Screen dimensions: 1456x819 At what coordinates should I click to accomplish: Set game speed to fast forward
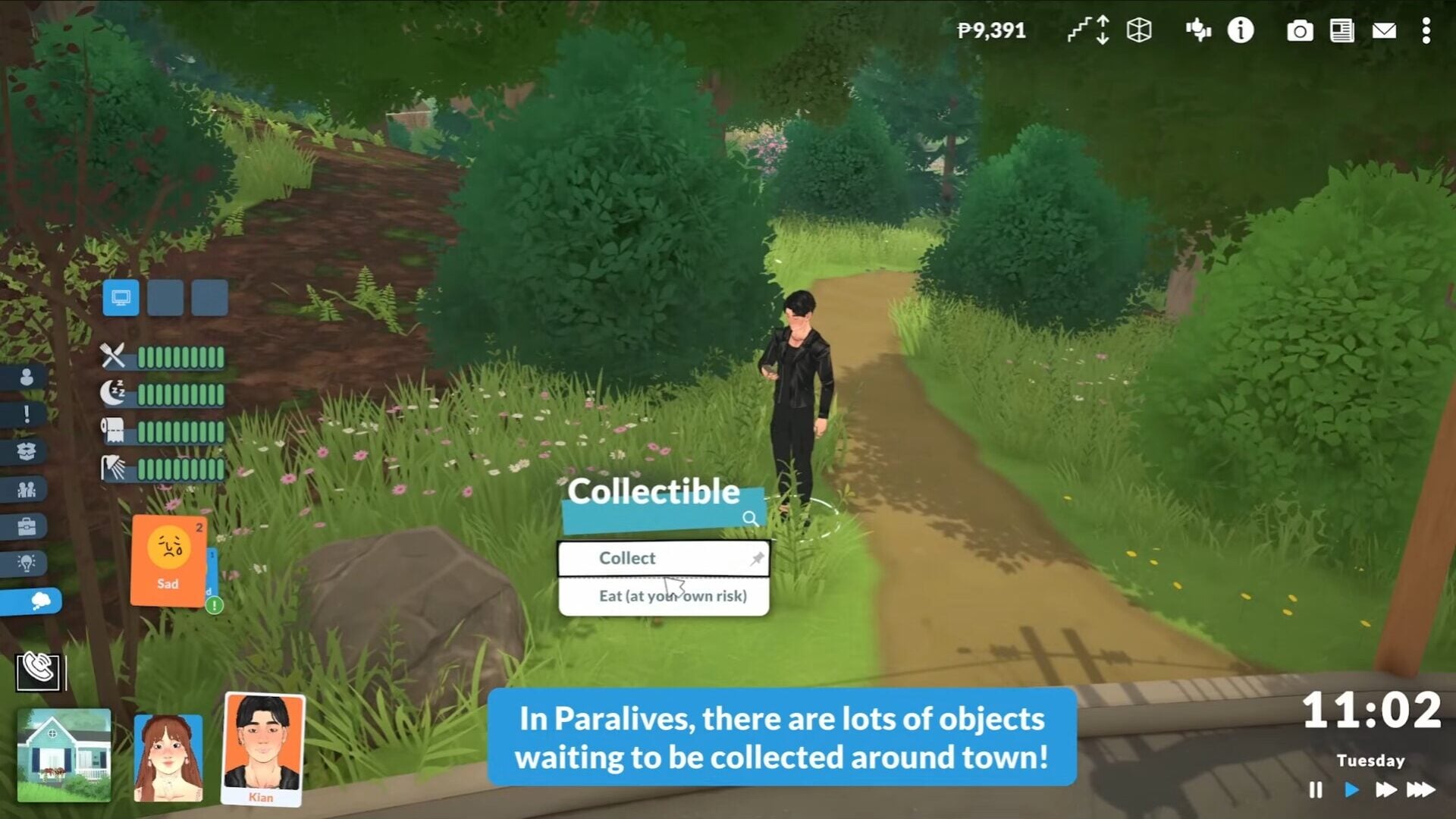1385,790
